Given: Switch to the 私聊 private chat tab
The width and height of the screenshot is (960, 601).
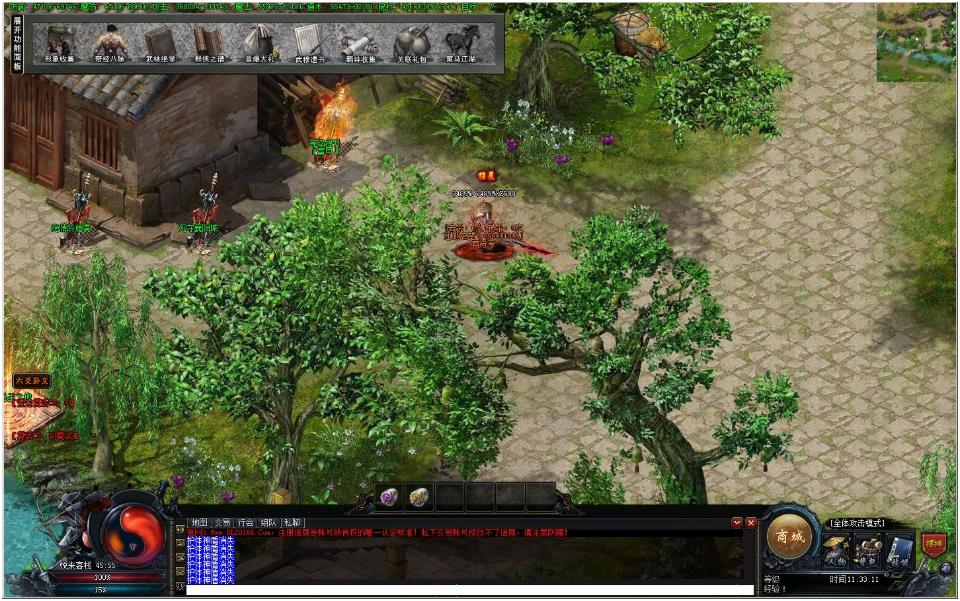Looking at the screenshot, I should (x=292, y=522).
